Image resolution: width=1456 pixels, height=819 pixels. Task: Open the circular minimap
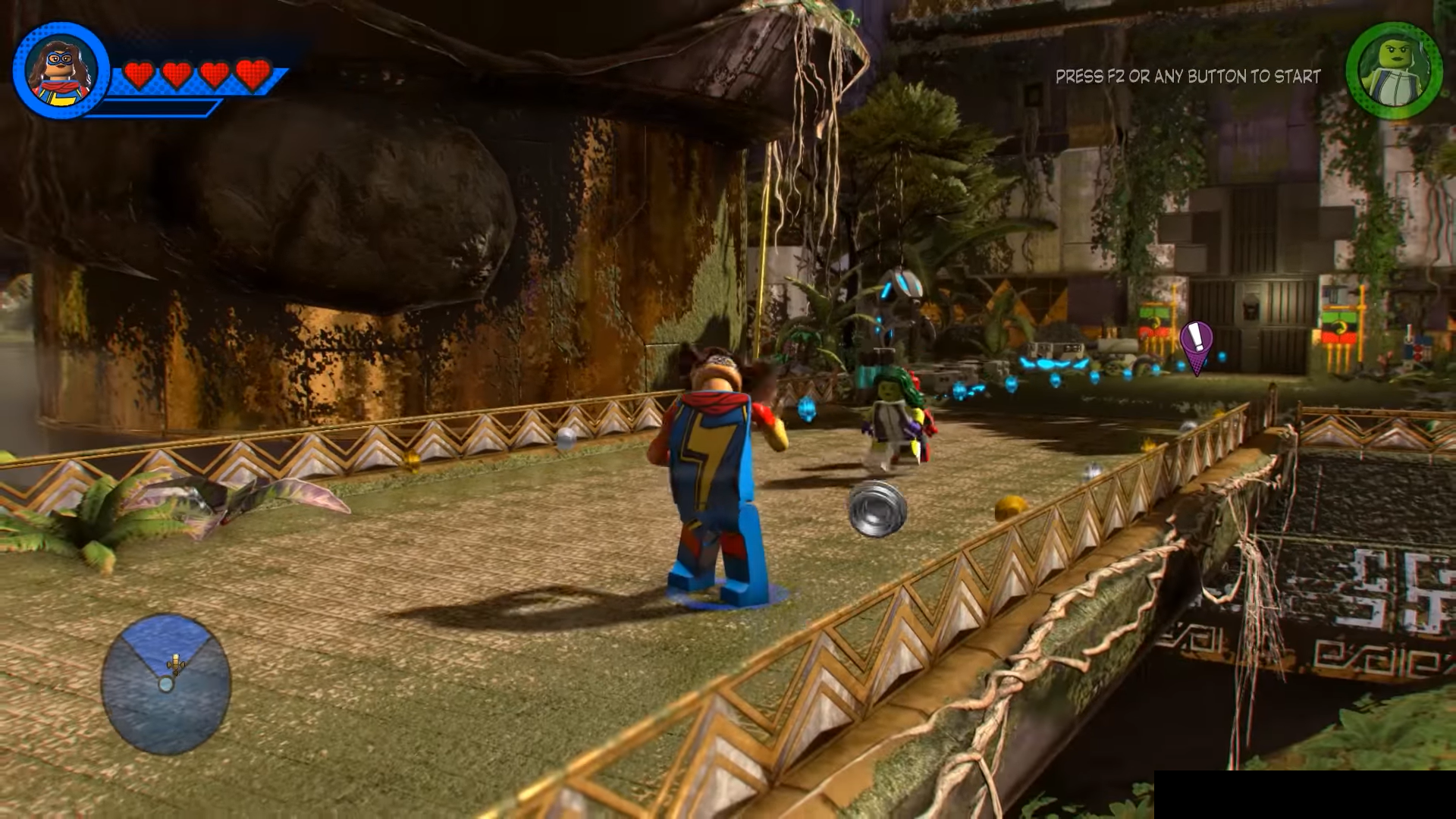[166, 683]
